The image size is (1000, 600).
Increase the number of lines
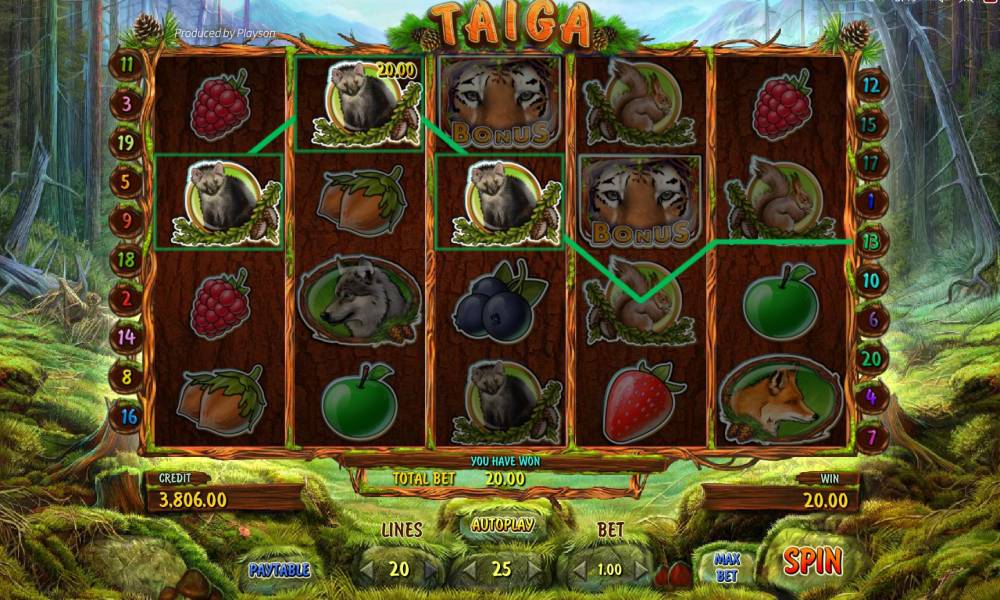click(431, 570)
